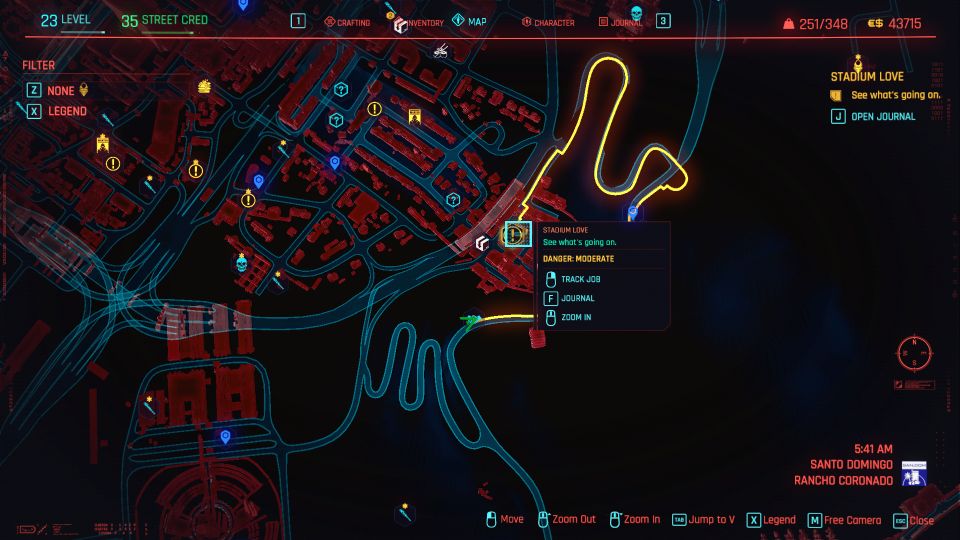Switch to the Inventory tab
Viewport: 960px width, 540px height.
420,22
